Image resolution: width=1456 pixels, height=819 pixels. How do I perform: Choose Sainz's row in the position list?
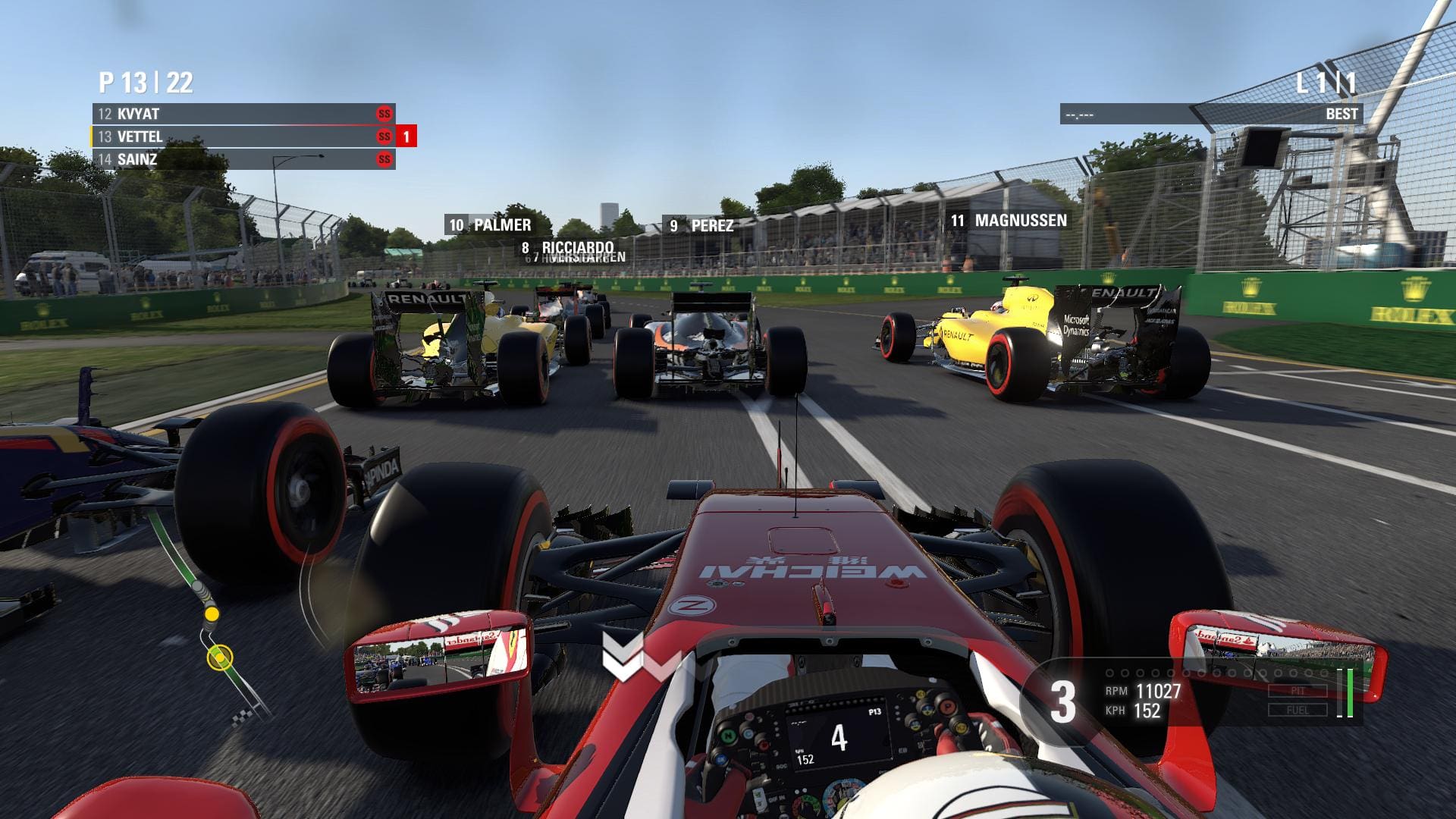coord(243,159)
